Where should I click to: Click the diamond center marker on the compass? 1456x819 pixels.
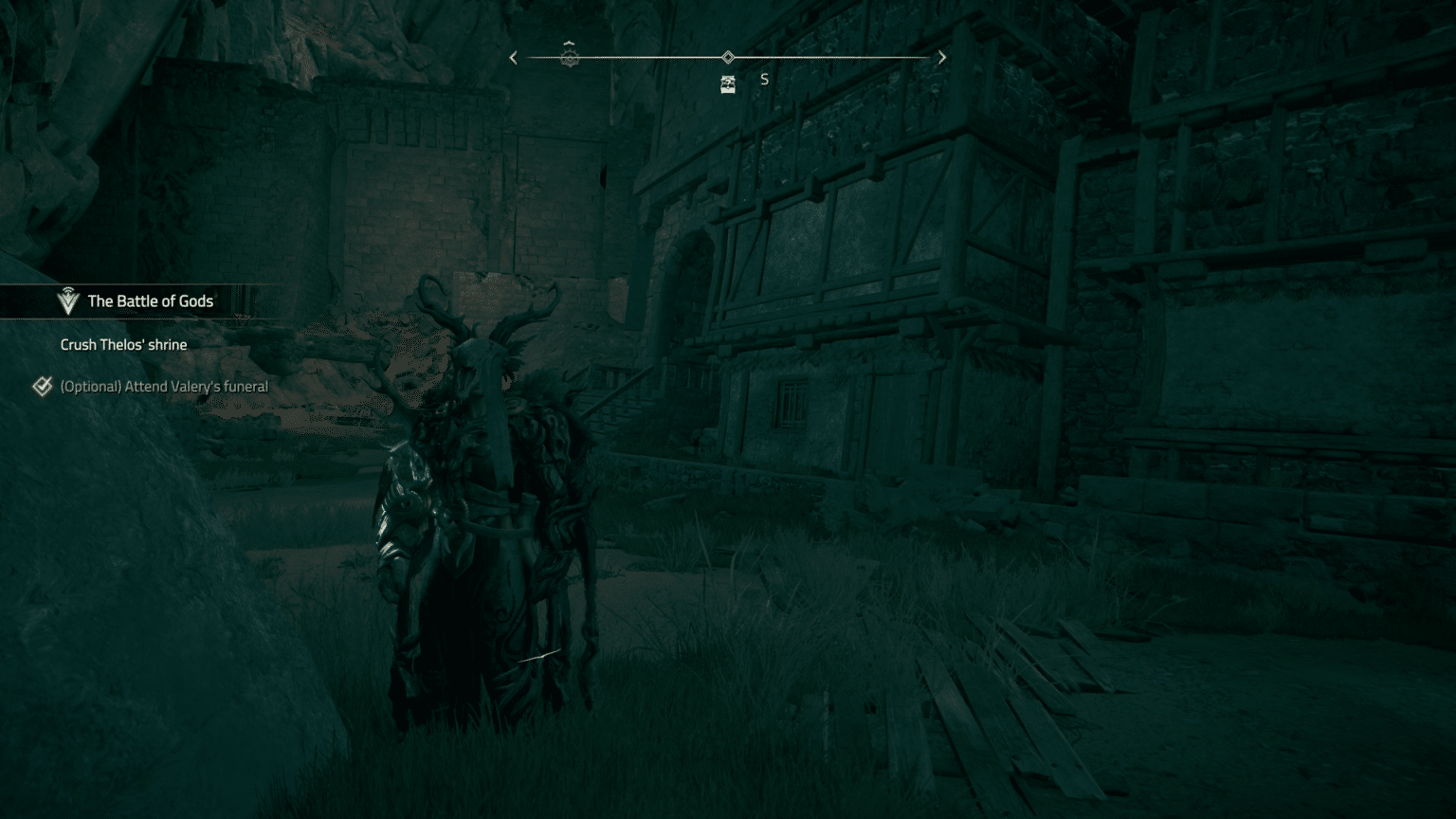click(728, 58)
